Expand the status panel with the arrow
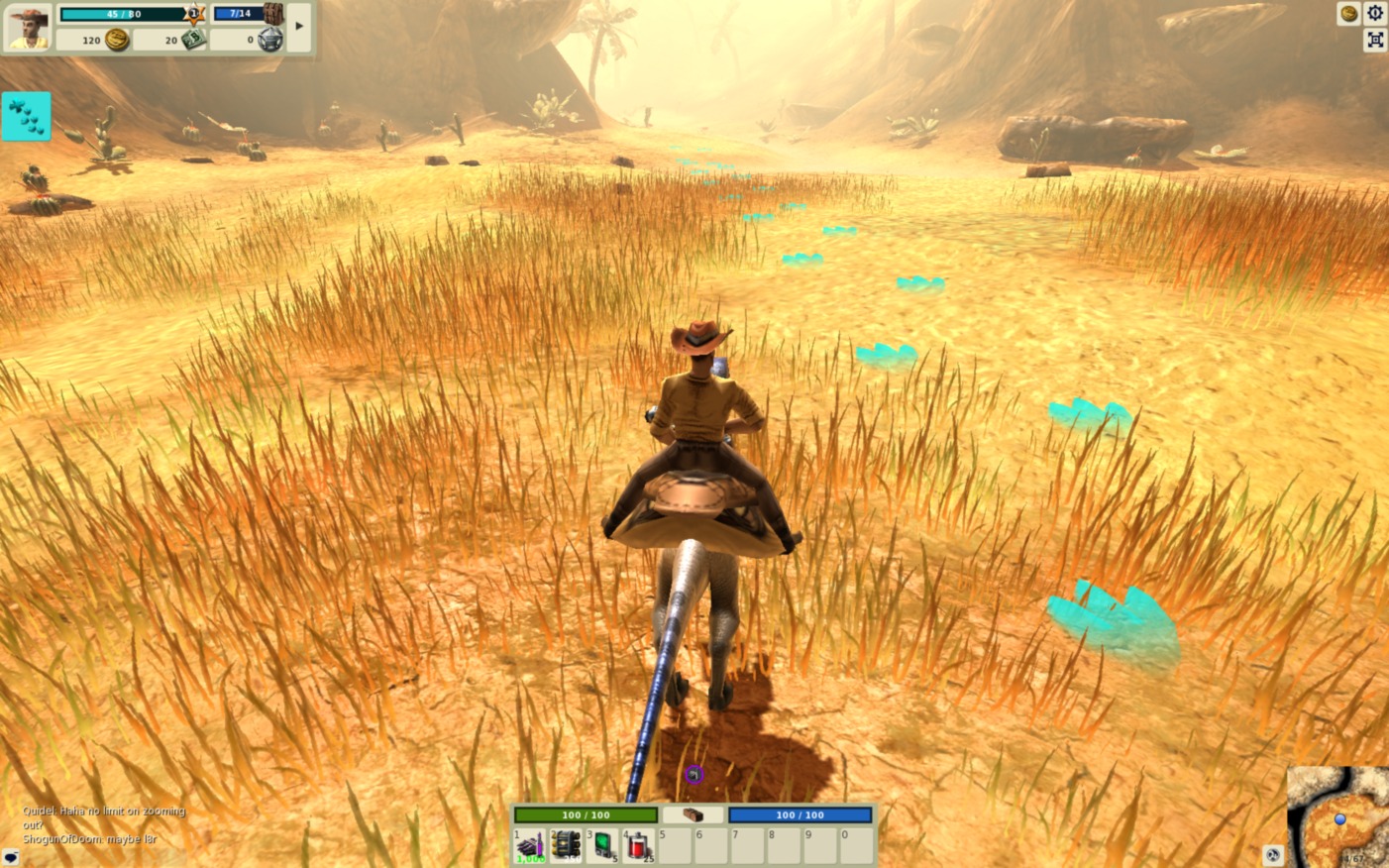Screen dimensions: 1389x868 point(299,27)
